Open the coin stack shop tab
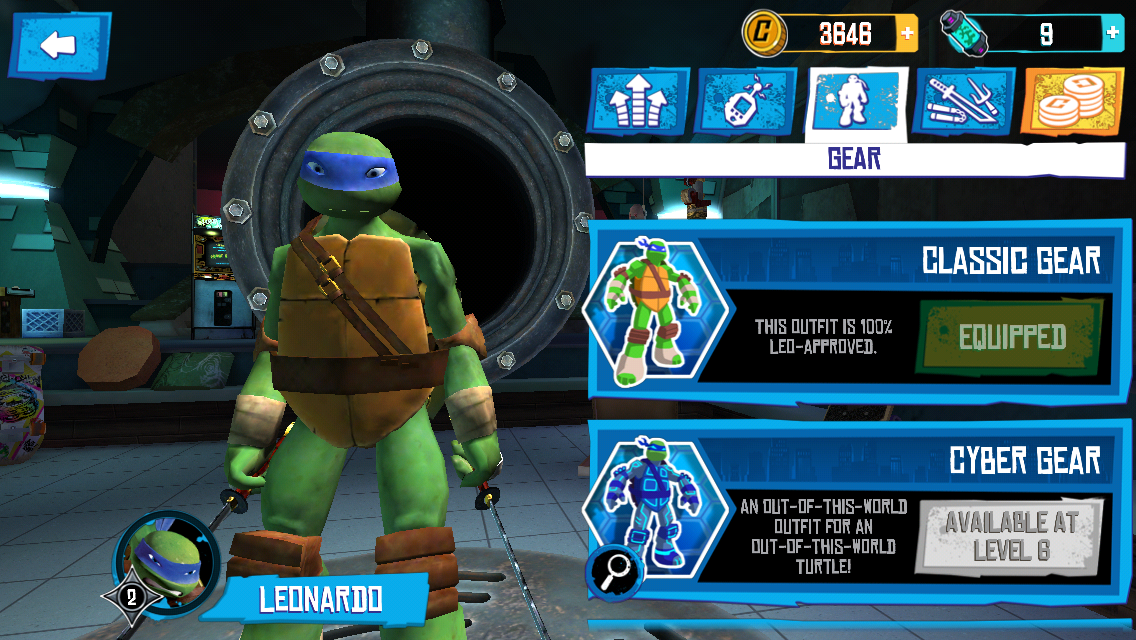Viewport: 1136px width, 640px height. (1073, 103)
